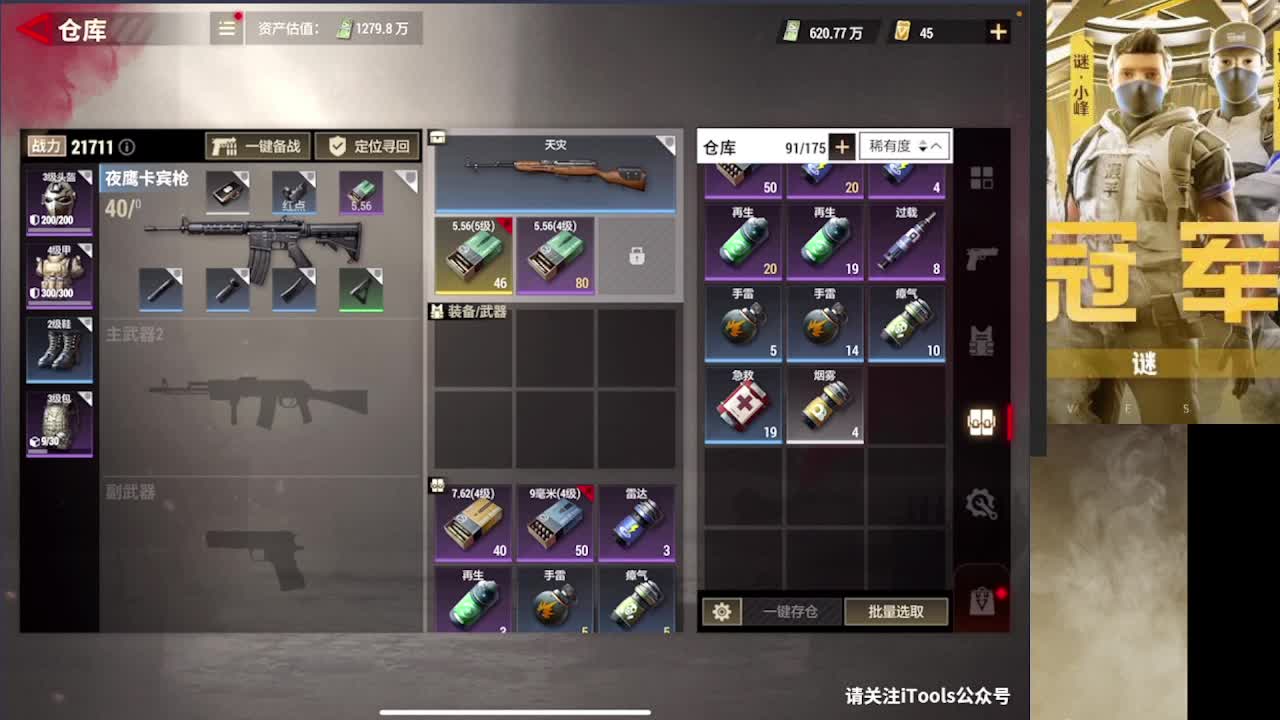1280x720 pixels.
Task: Click the blue durability bar under 天灾
Action: click(555, 211)
